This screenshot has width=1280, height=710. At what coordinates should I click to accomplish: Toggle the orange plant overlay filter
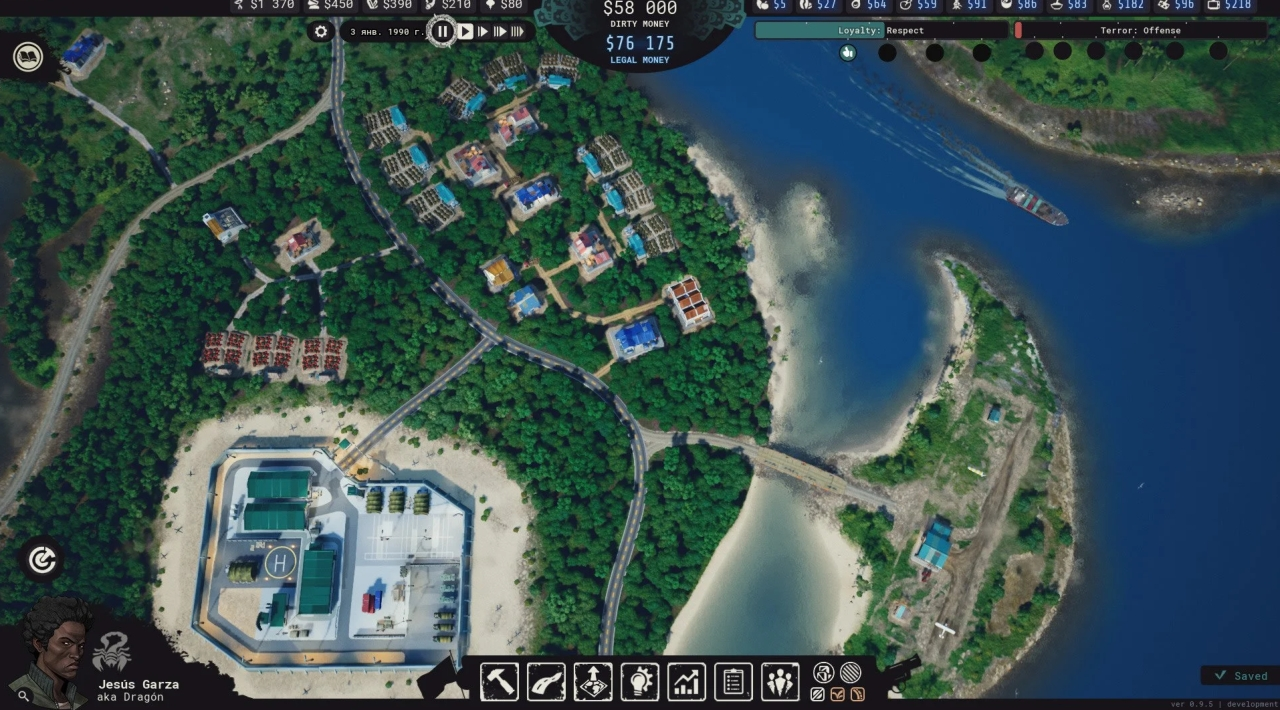tap(838, 694)
